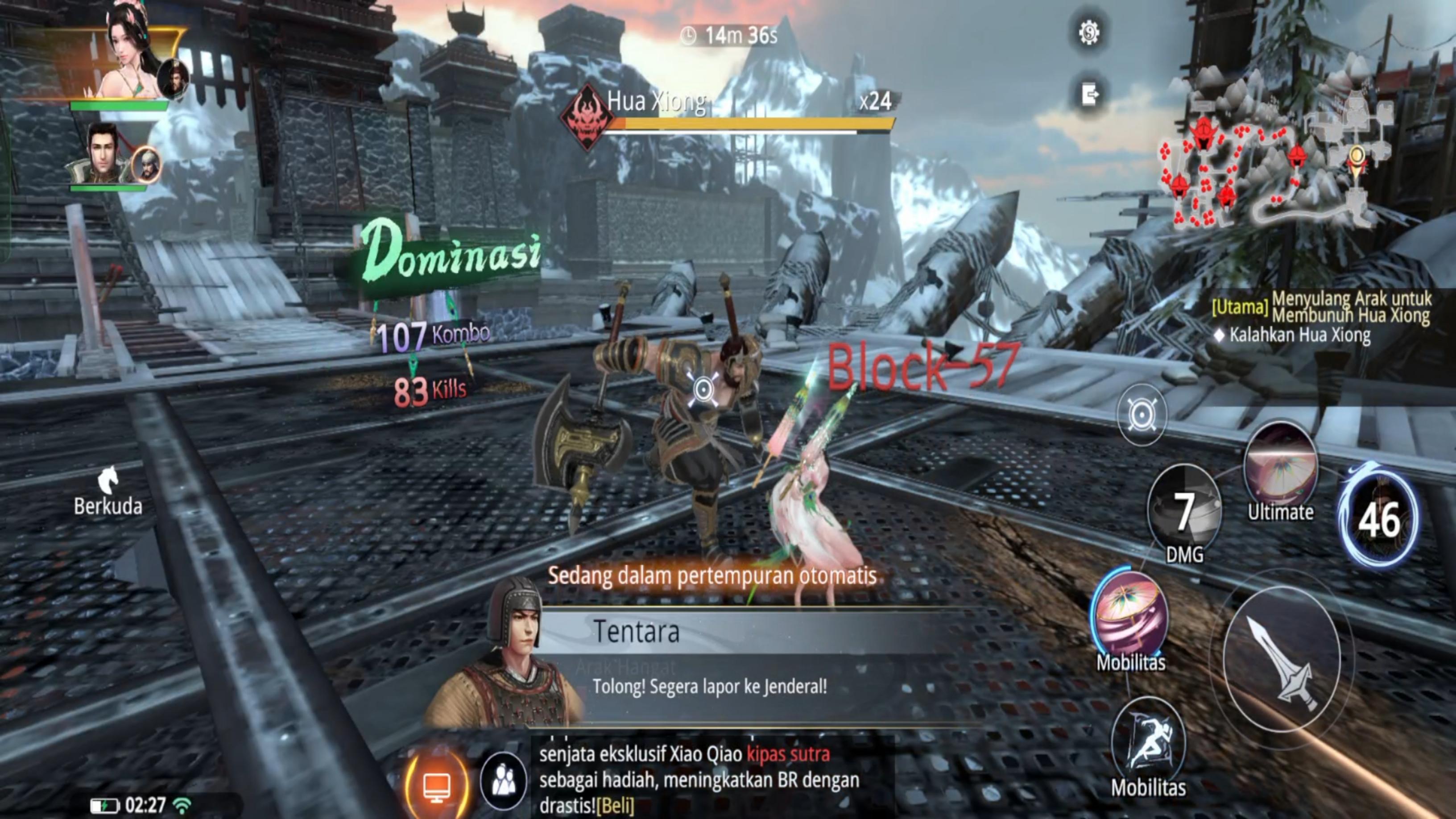Mount your horse with Berkuda
The height and width of the screenshot is (819, 1456).
[x=108, y=490]
